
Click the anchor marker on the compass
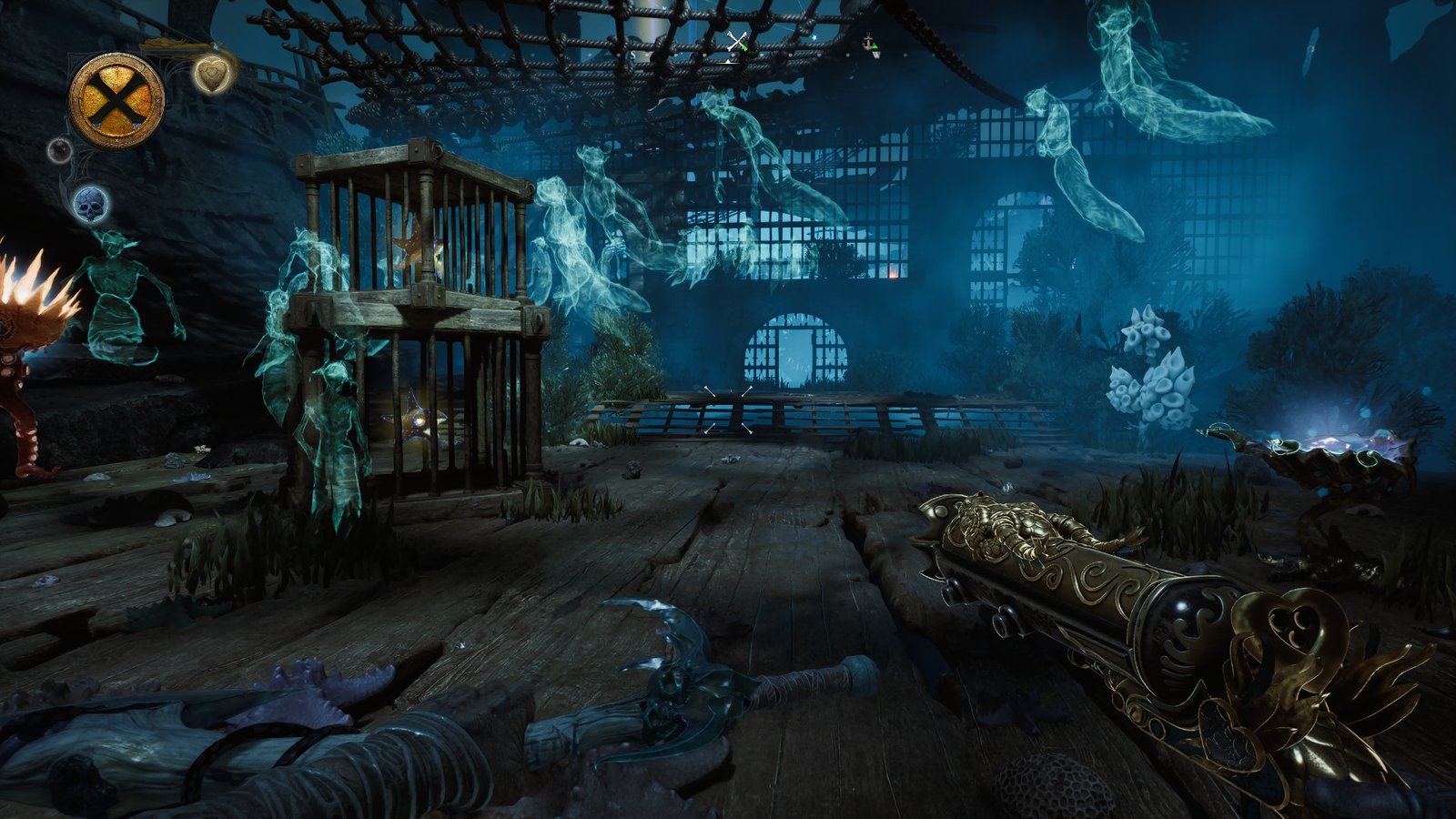click(x=870, y=43)
